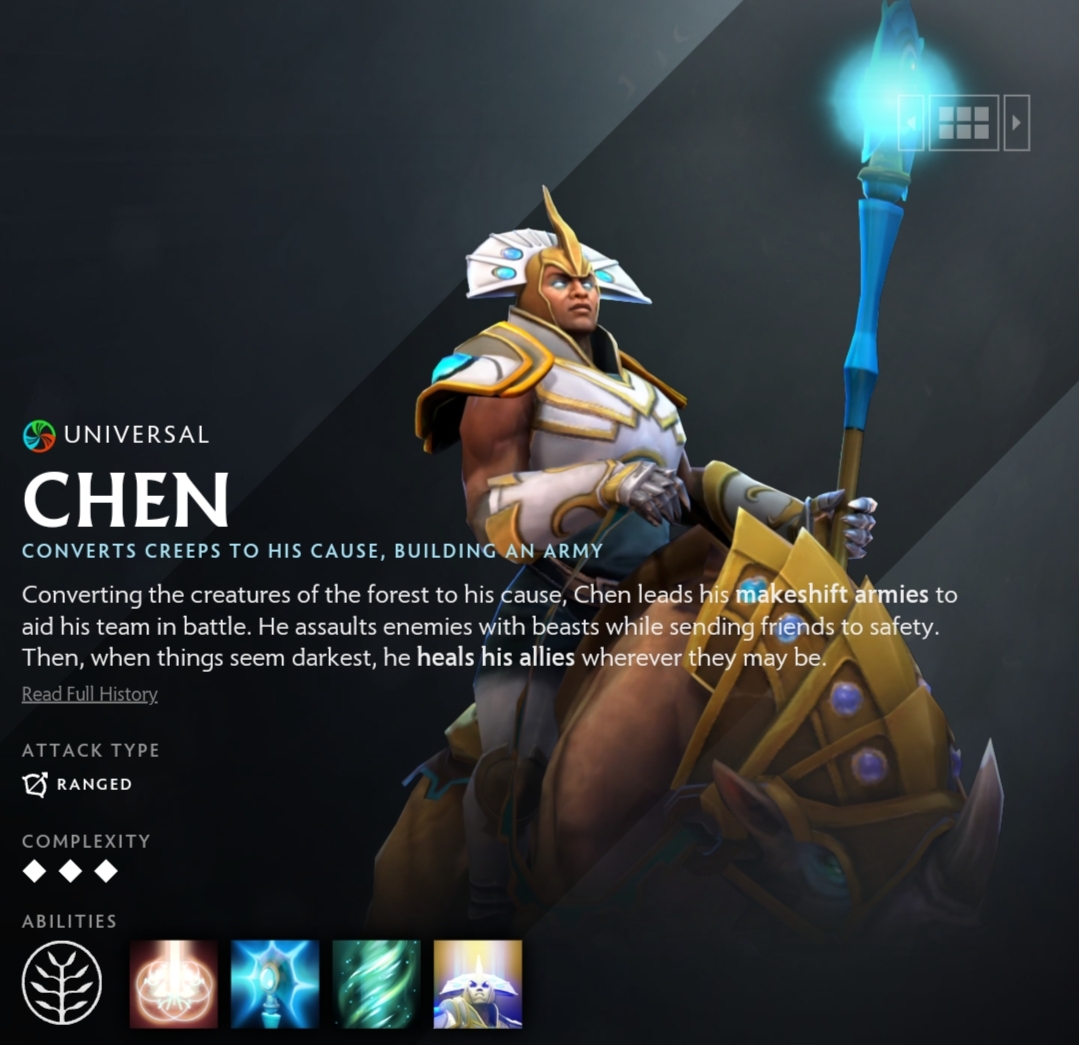Image resolution: width=1079 pixels, height=1045 pixels.
Task: Select the Divine Favor ability icon
Action: (376, 984)
